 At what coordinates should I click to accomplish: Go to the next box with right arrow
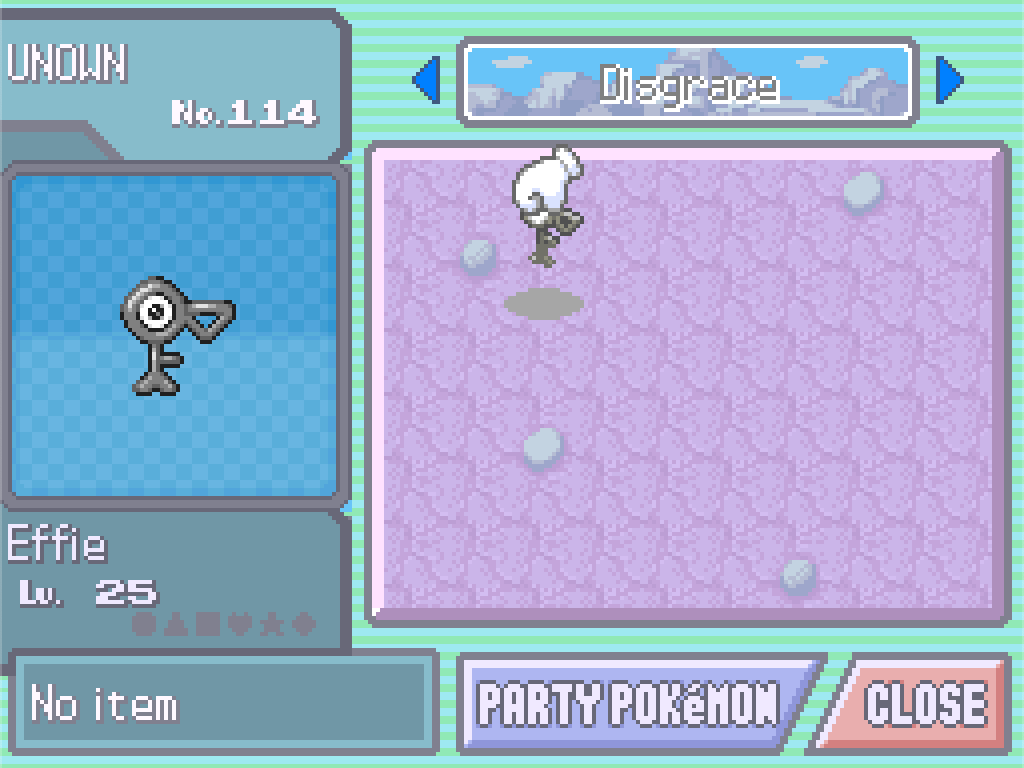coord(949,81)
